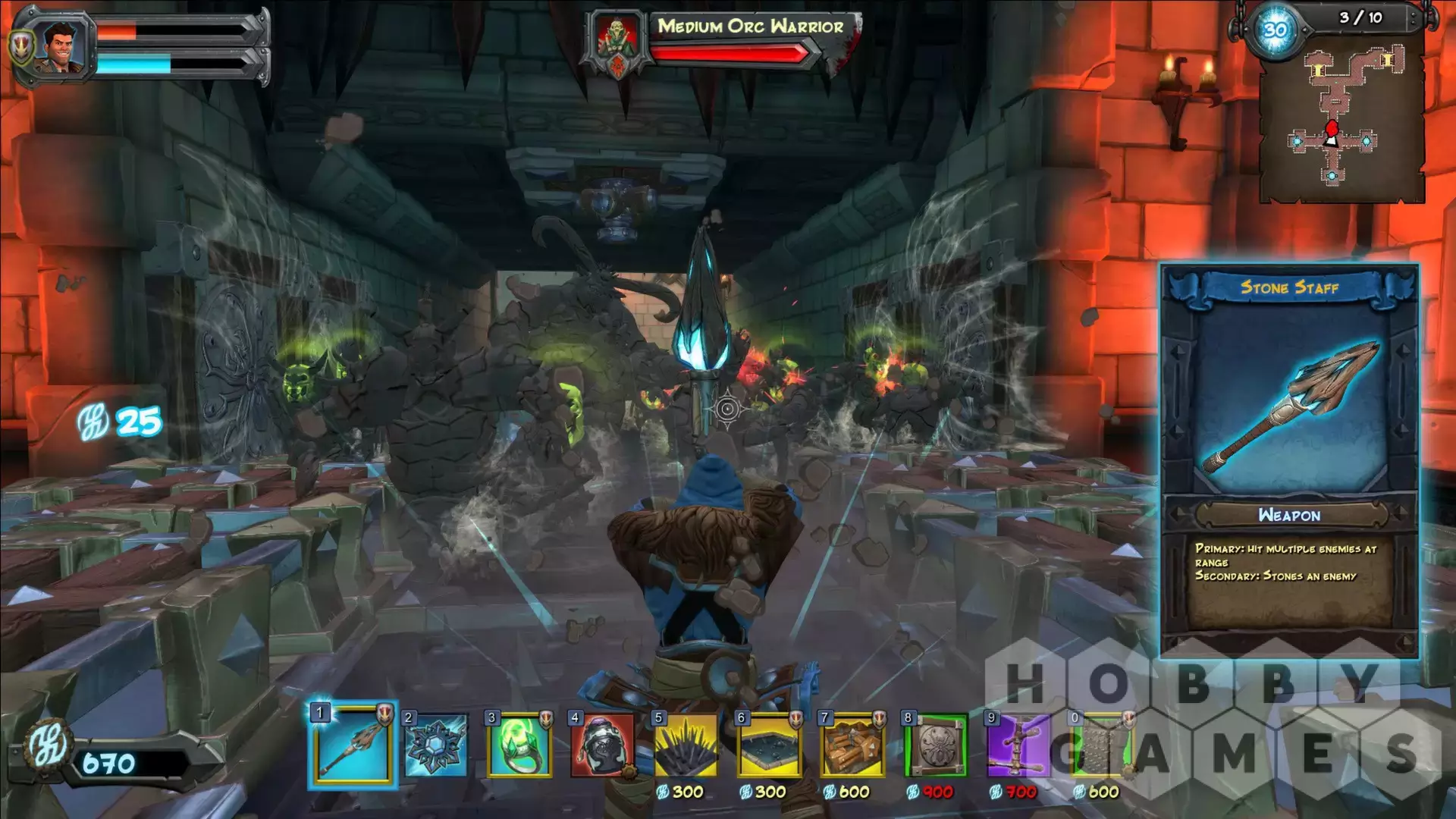Click the Stone Staff weapon info card
The width and height of the screenshot is (1456, 819).
coord(1289,460)
